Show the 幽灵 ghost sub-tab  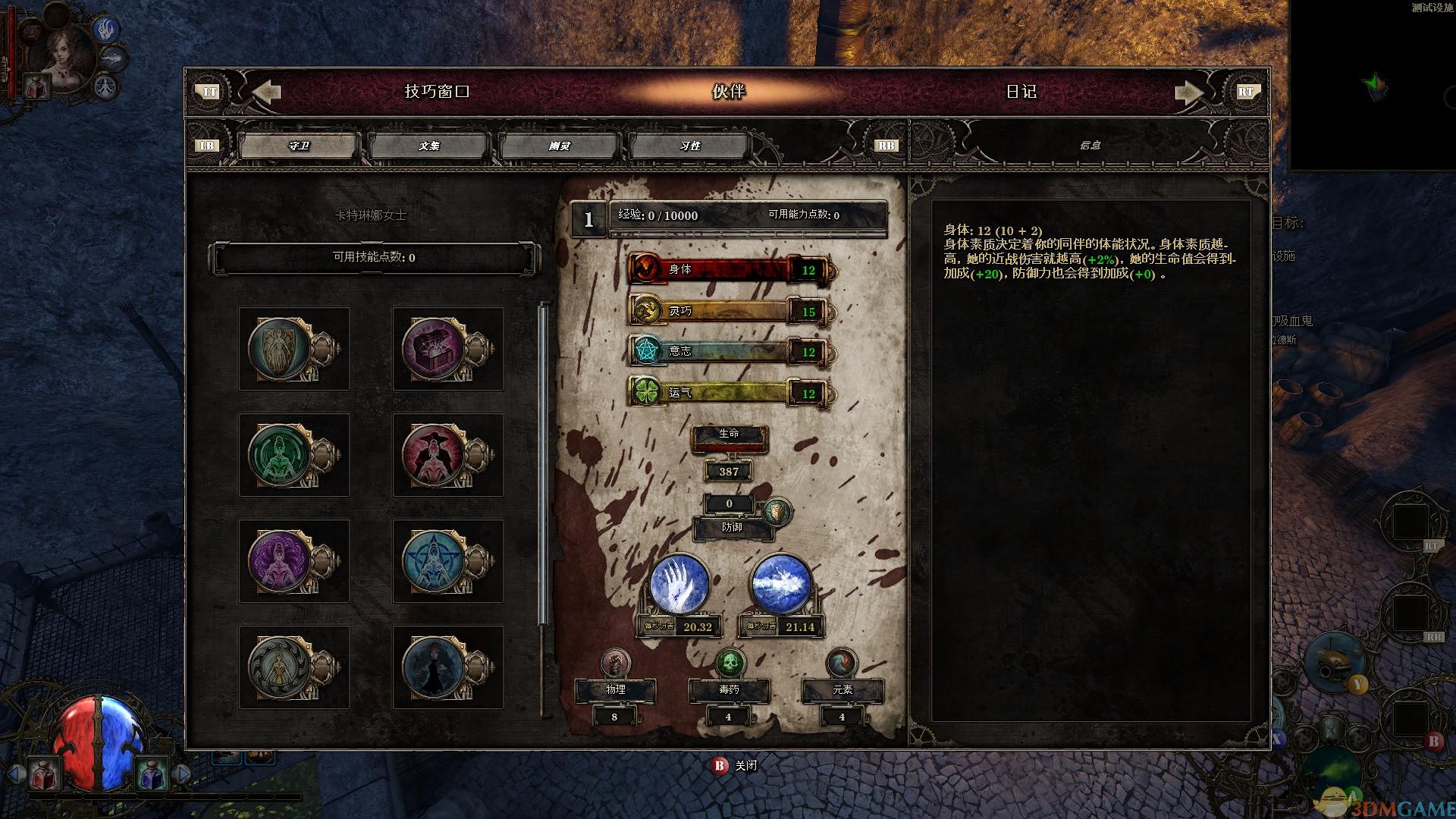tap(559, 146)
